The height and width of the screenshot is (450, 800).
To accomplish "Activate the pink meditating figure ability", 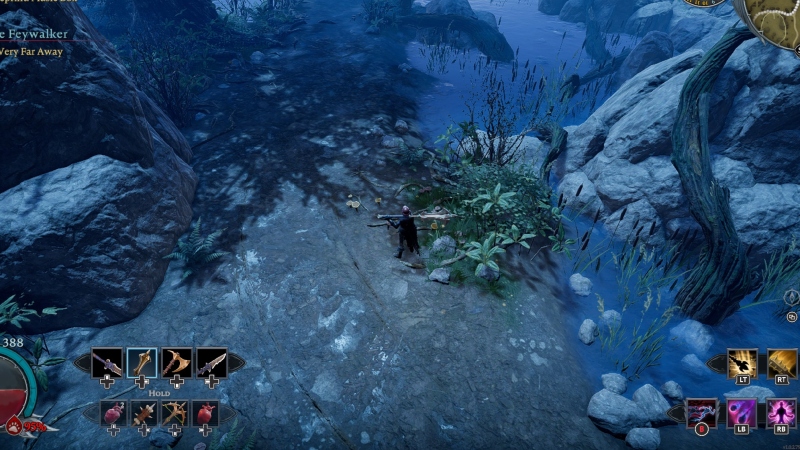I will coord(781,413).
